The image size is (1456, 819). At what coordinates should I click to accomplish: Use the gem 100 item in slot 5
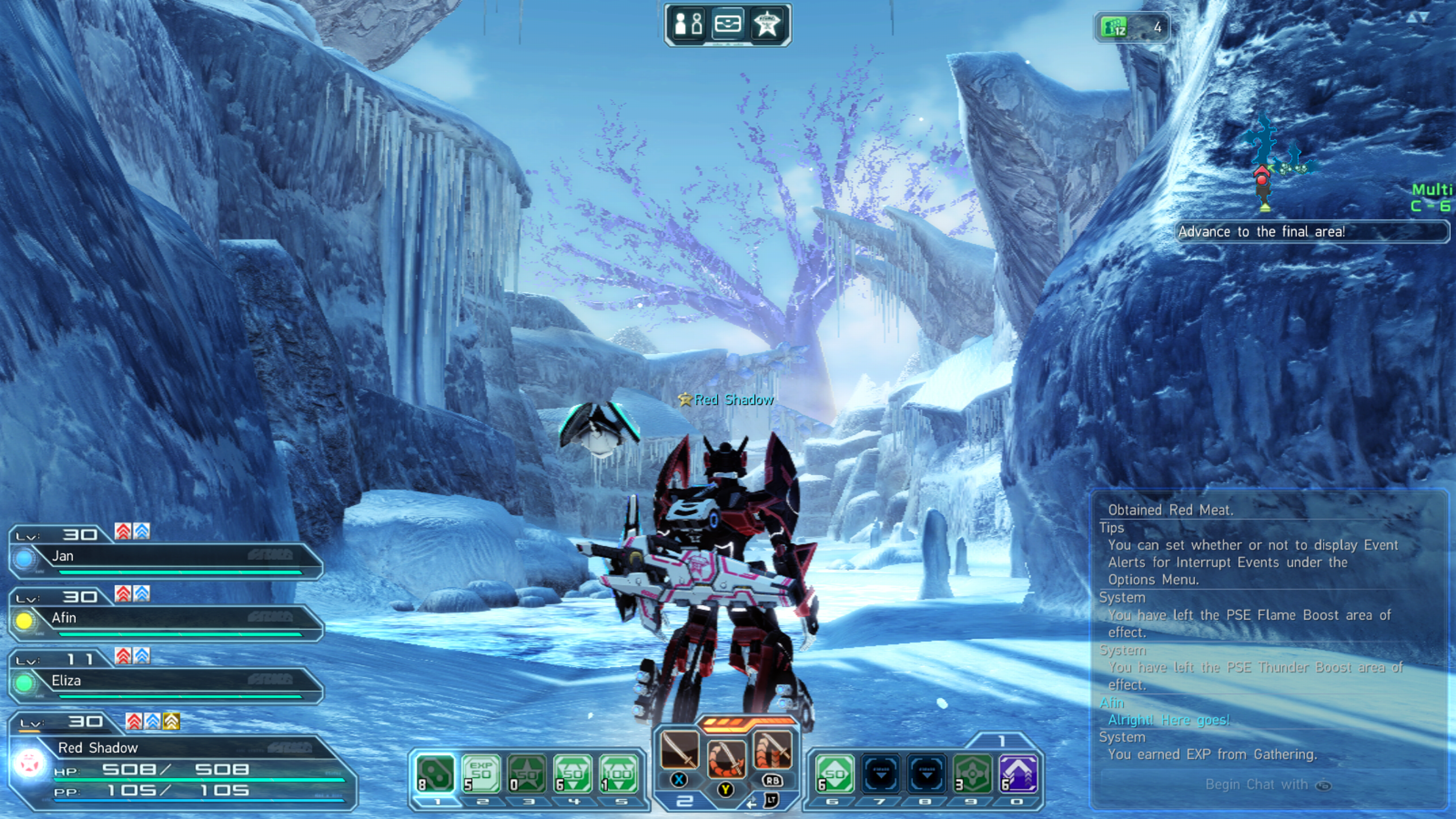point(619,774)
